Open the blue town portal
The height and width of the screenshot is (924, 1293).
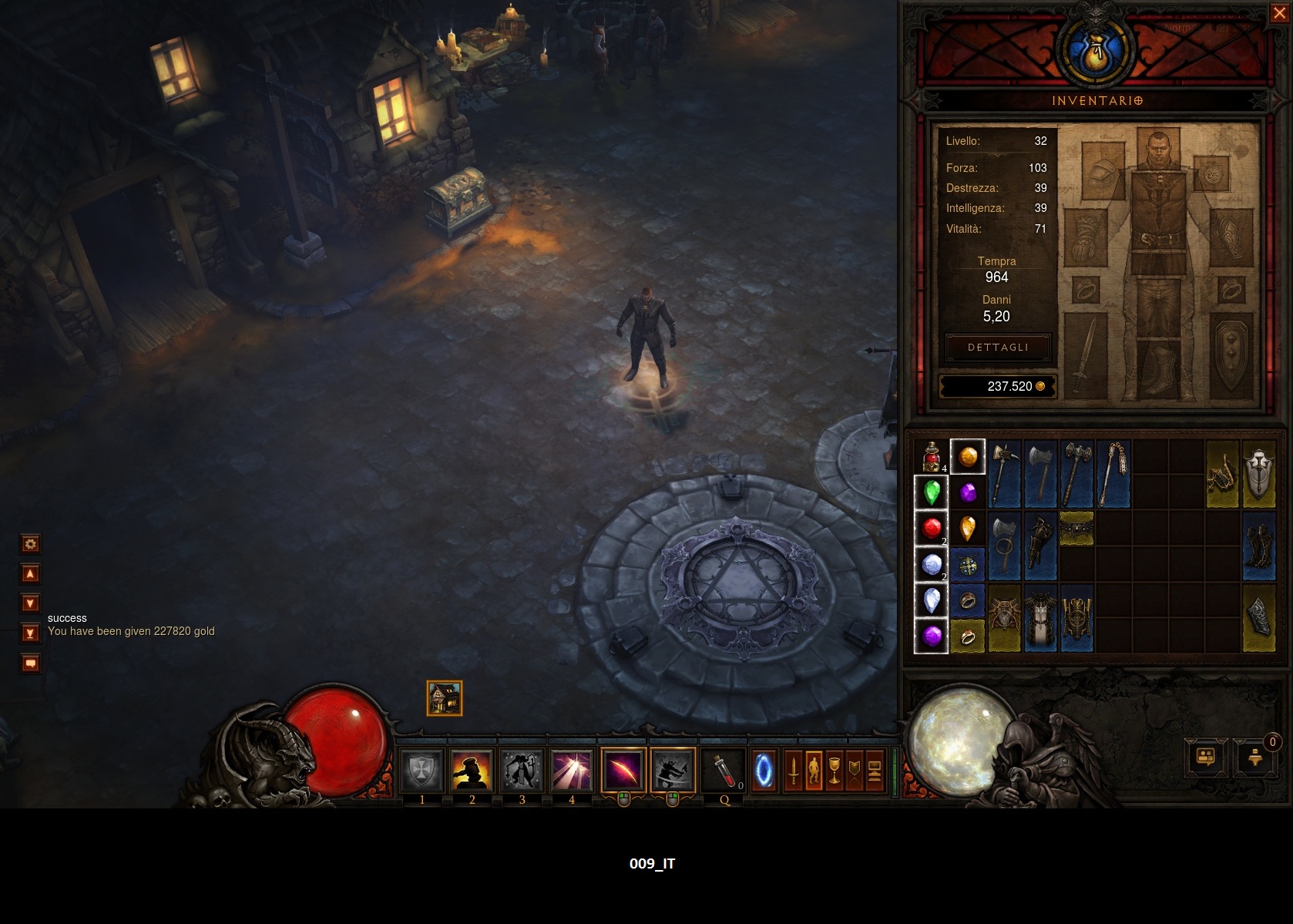pos(764,770)
